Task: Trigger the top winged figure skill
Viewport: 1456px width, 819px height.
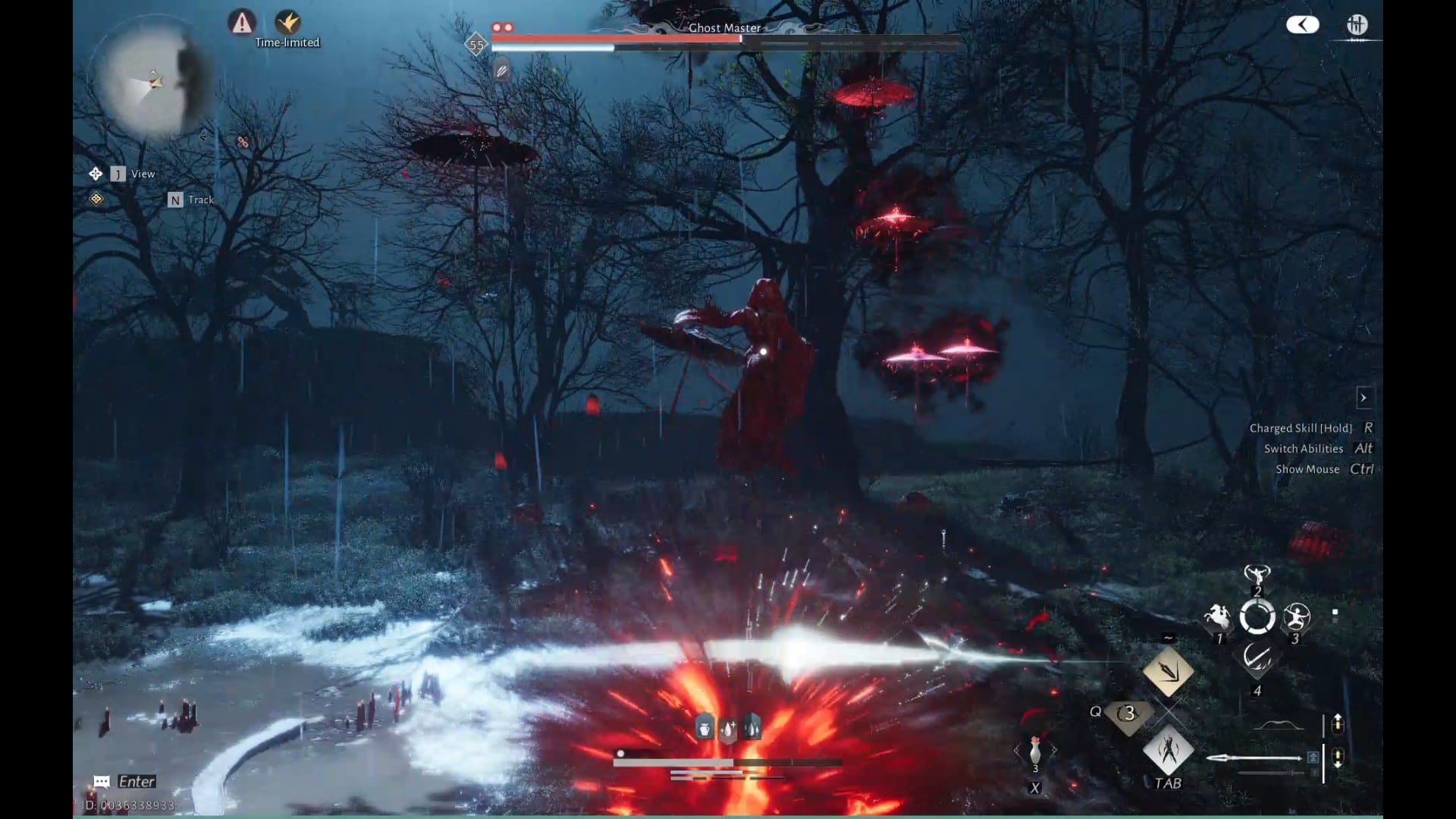Action: (x=1257, y=575)
